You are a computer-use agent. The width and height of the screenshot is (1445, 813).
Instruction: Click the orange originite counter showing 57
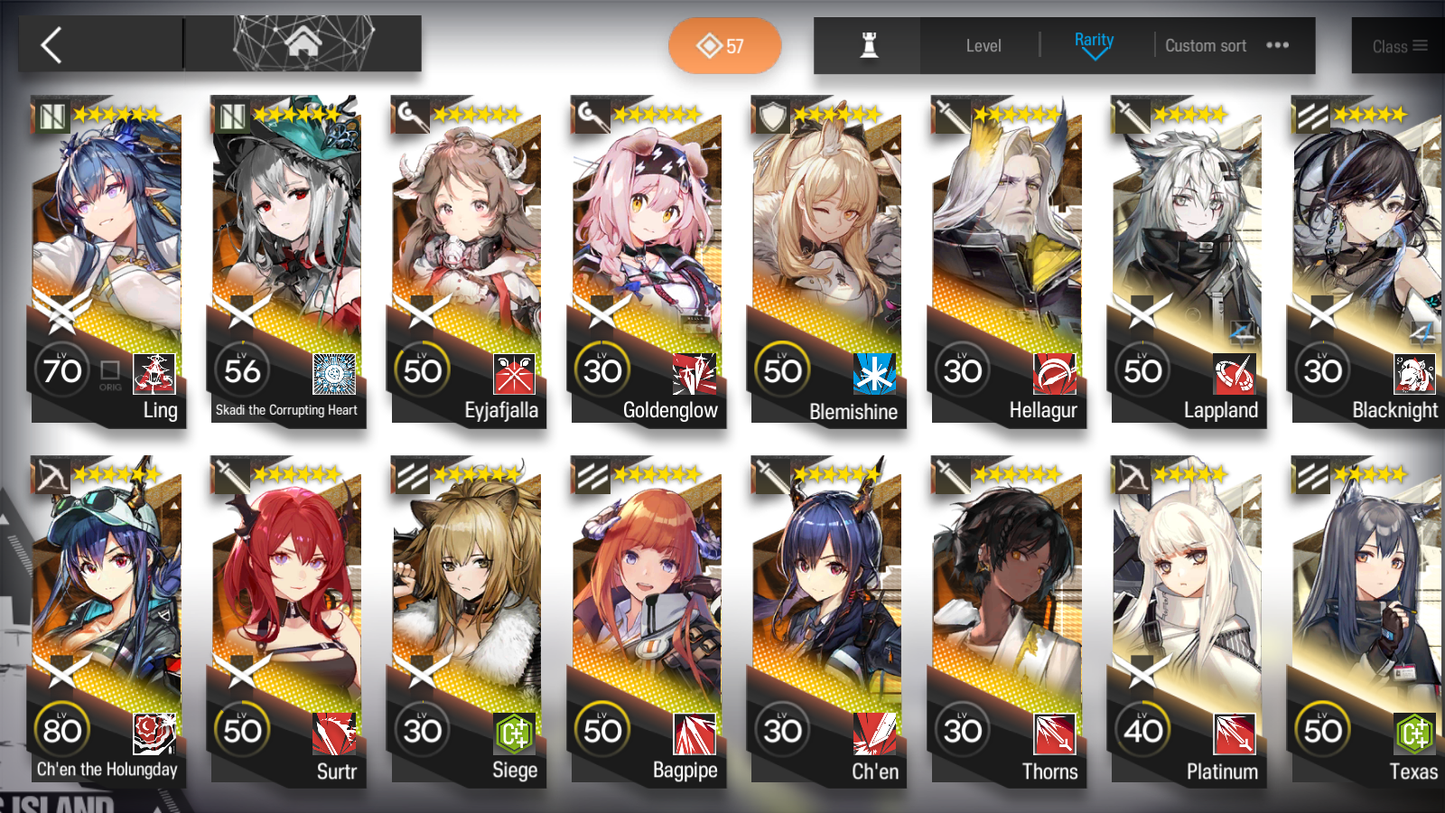(x=724, y=46)
